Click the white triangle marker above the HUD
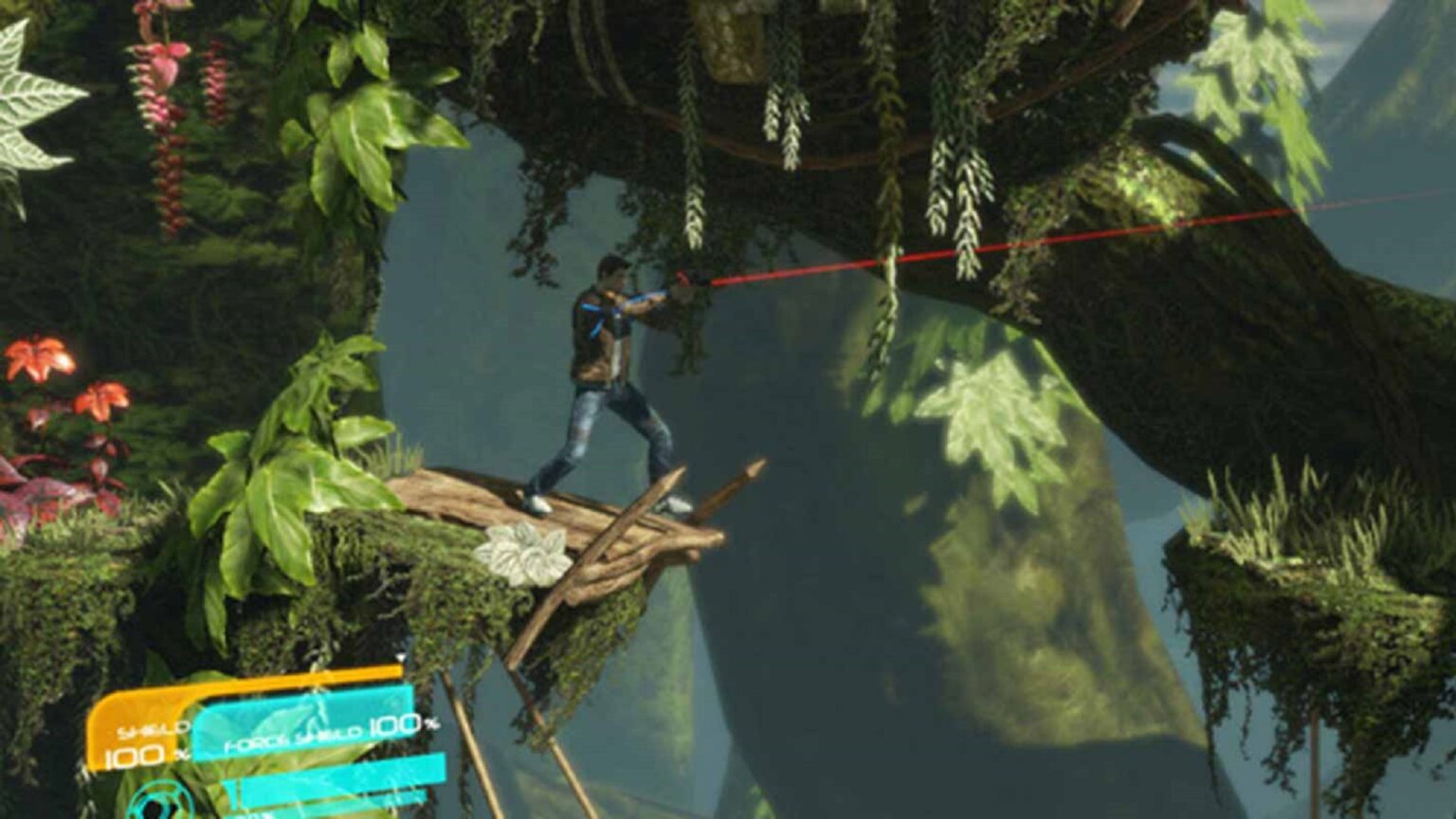1456x819 pixels. [x=401, y=658]
